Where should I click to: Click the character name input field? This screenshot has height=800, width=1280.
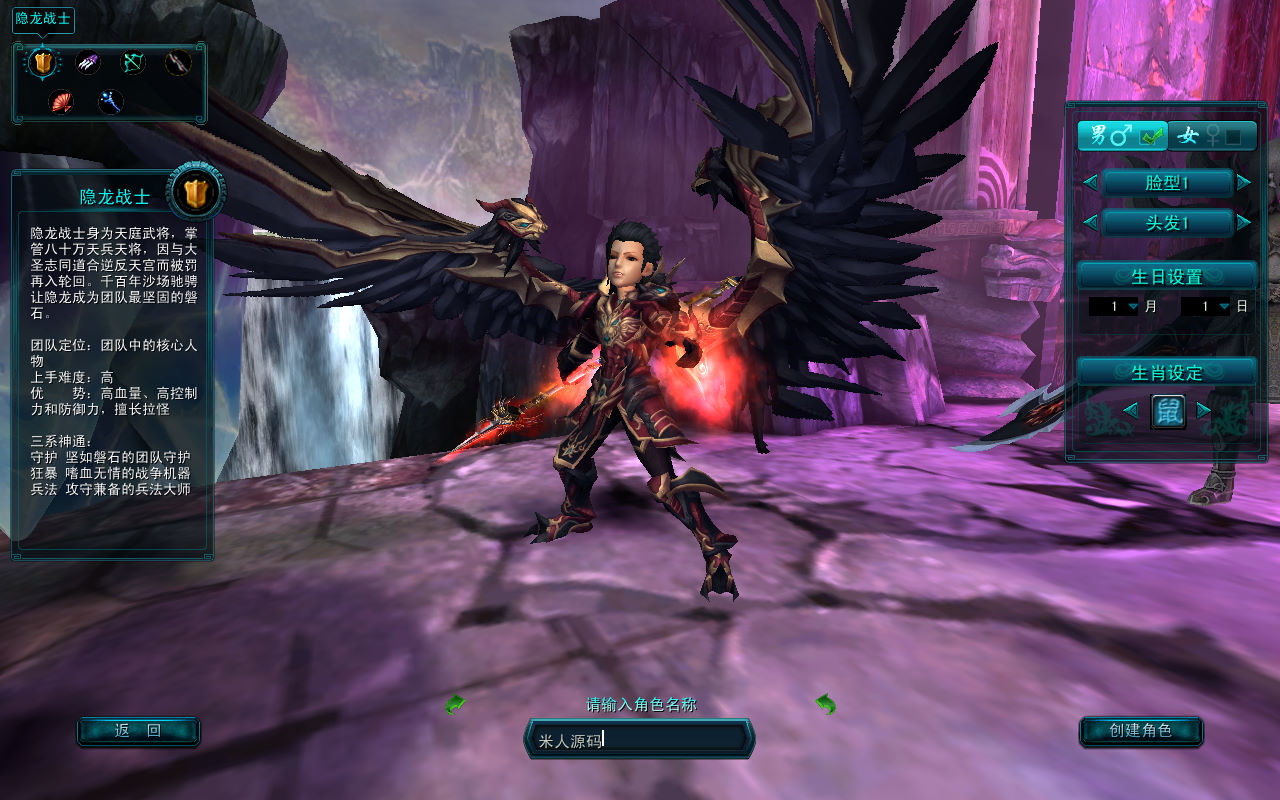click(x=640, y=740)
